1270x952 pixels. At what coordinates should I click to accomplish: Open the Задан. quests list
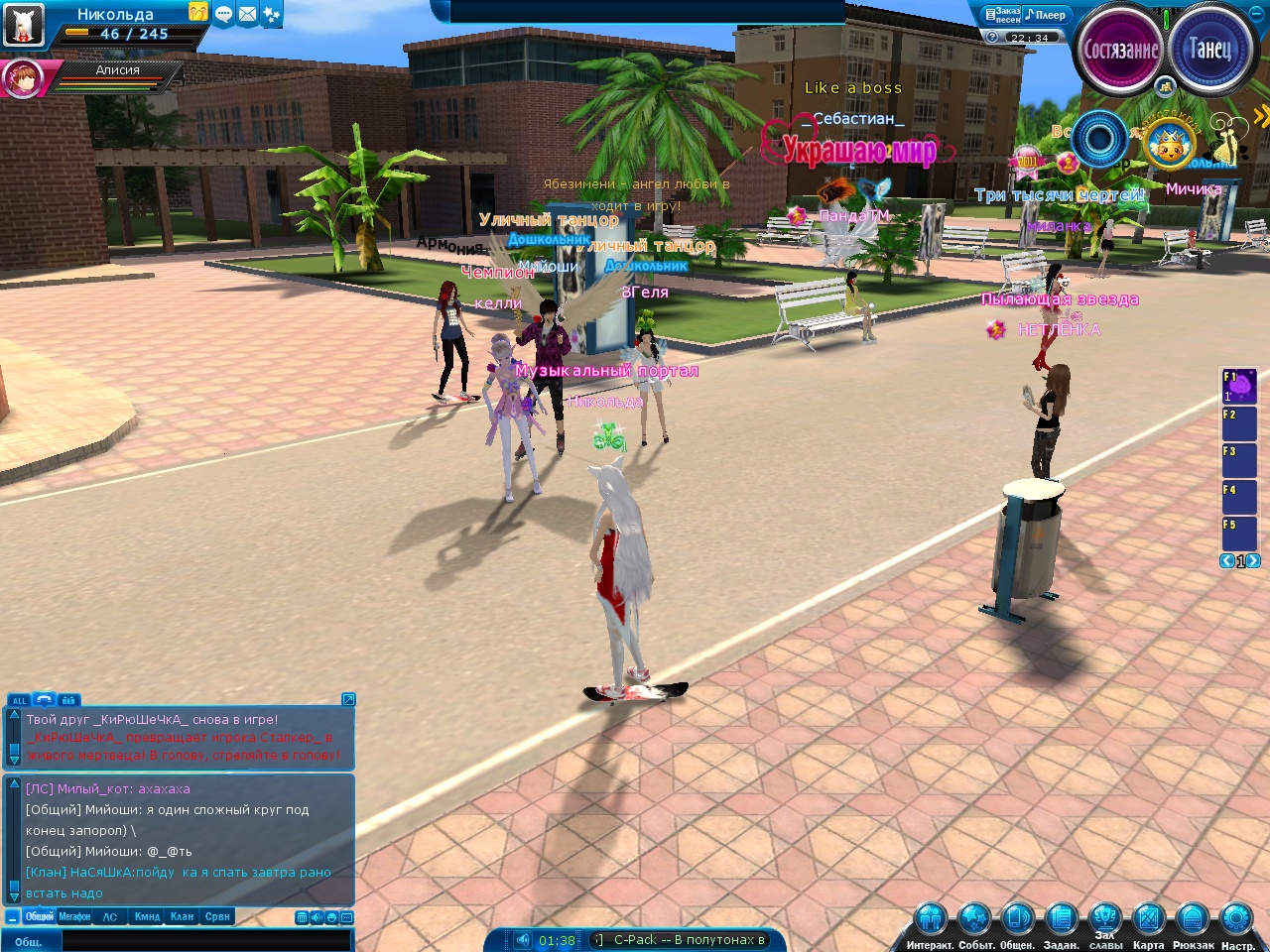(x=1061, y=920)
